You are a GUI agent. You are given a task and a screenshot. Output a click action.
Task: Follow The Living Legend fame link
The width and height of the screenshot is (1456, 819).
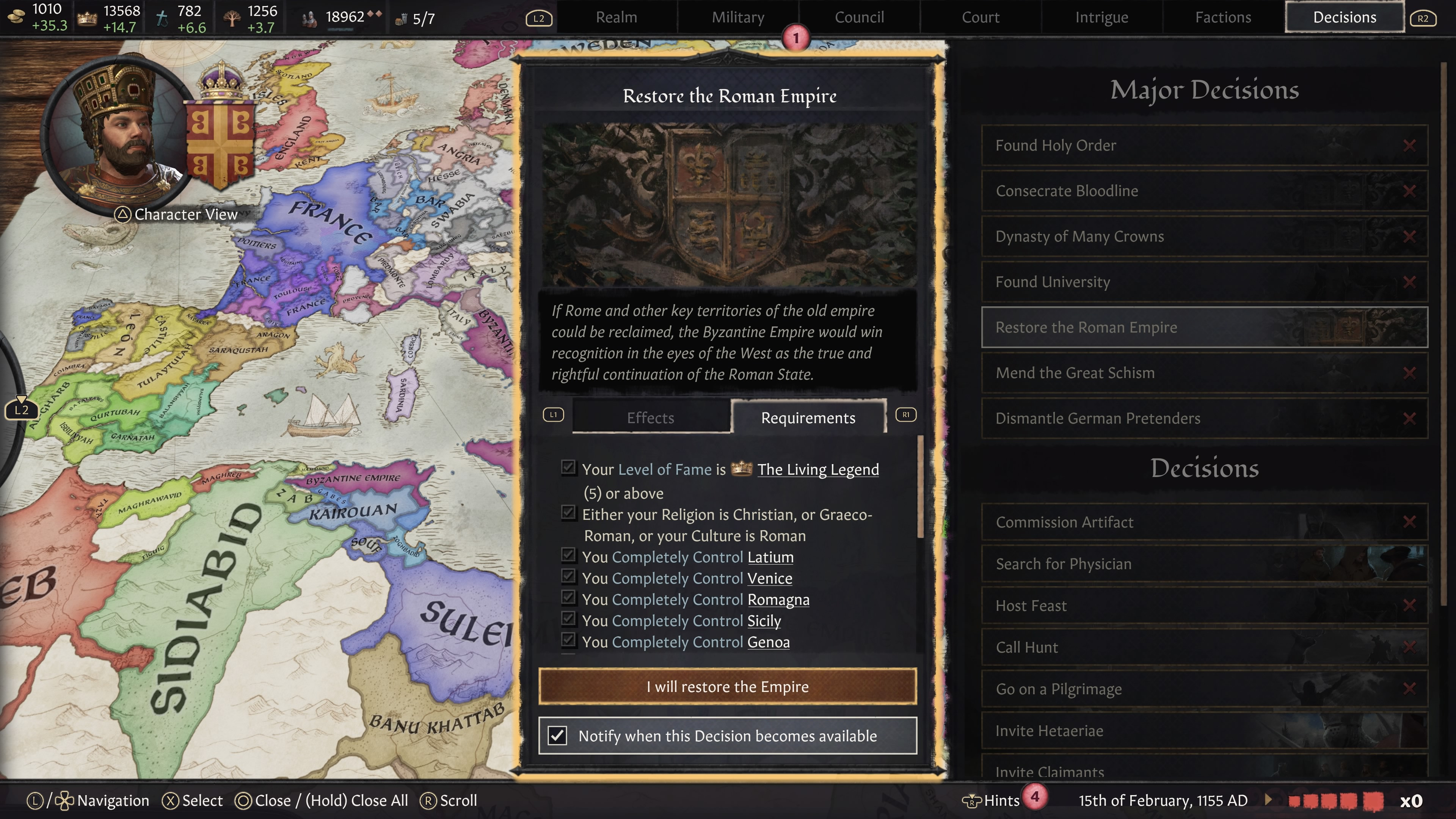point(818,470)
